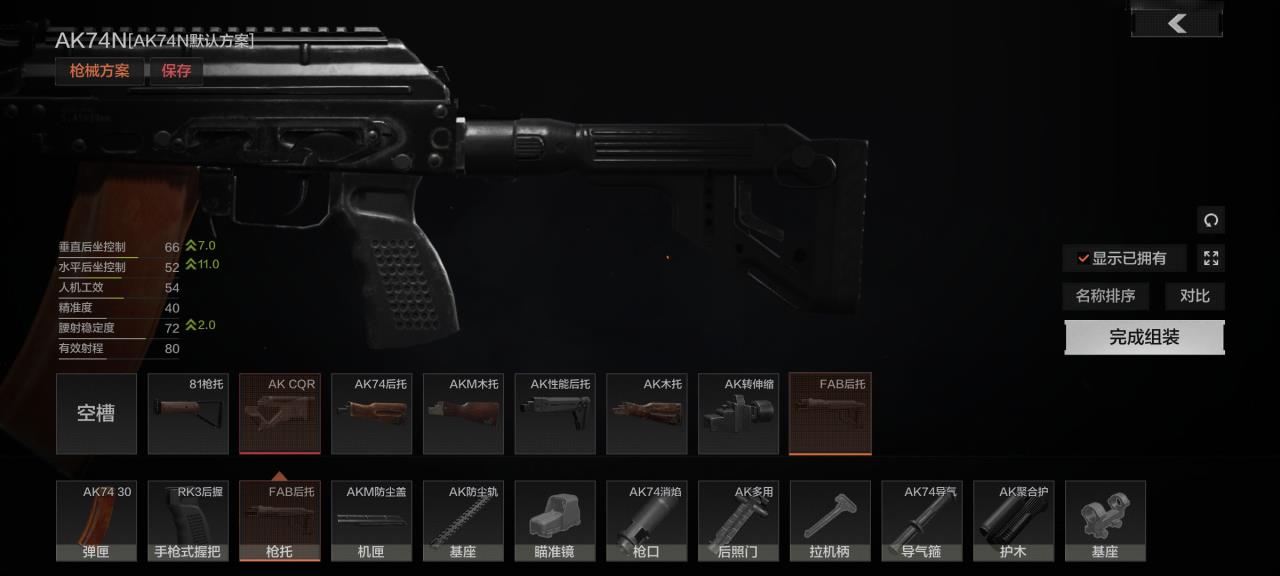Select the AK转伸缩 stock adapter

click(x=738, y=414)
